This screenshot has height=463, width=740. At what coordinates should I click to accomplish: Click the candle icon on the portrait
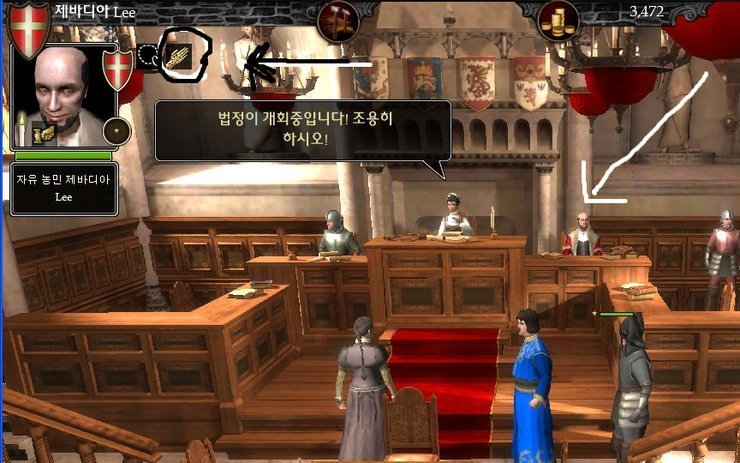click(22, 127)
